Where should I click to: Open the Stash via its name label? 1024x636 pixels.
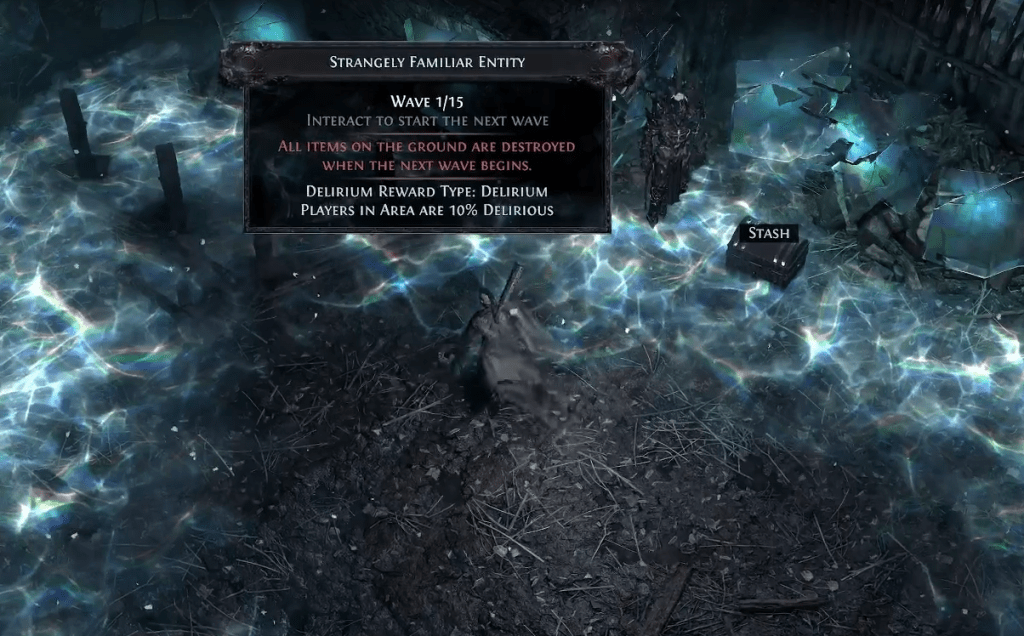click(x=769, y=233)
